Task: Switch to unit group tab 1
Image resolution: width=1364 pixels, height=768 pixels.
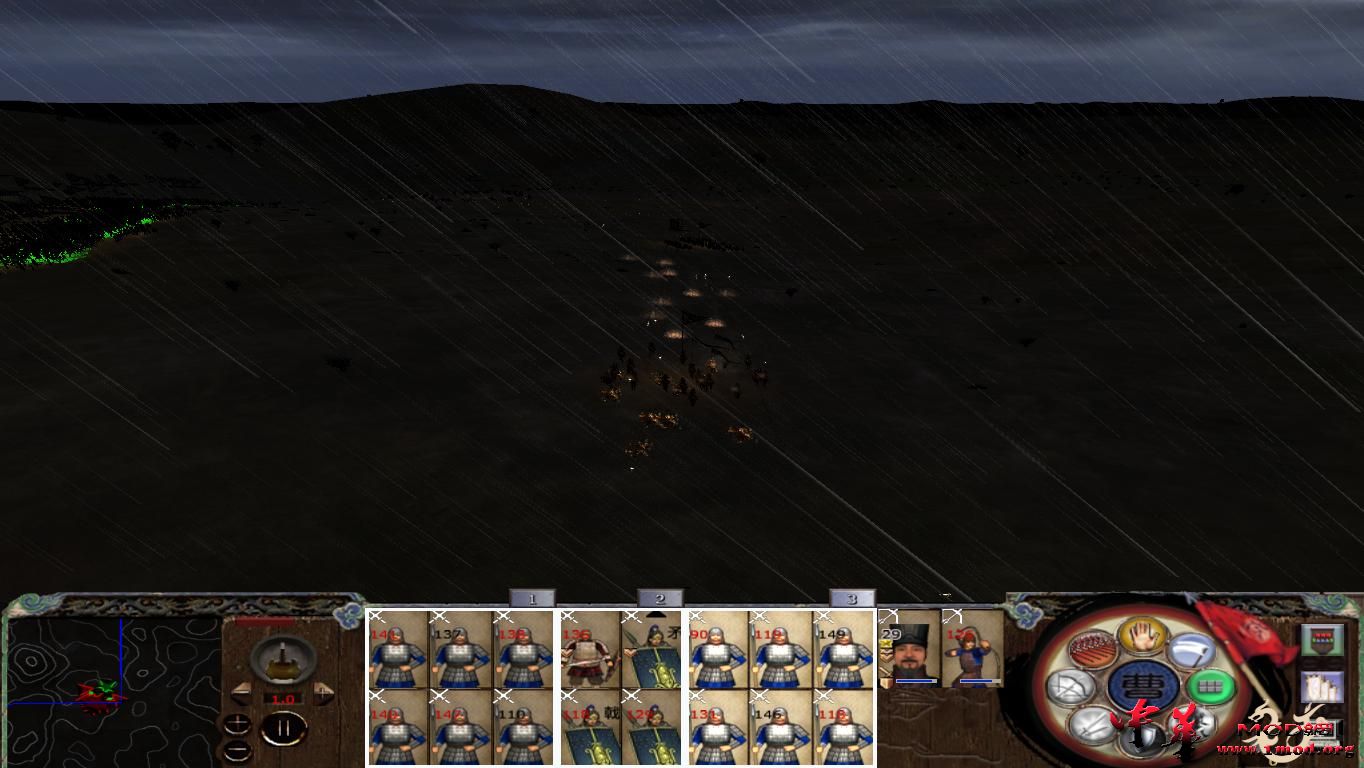Action: coord(533,598)
